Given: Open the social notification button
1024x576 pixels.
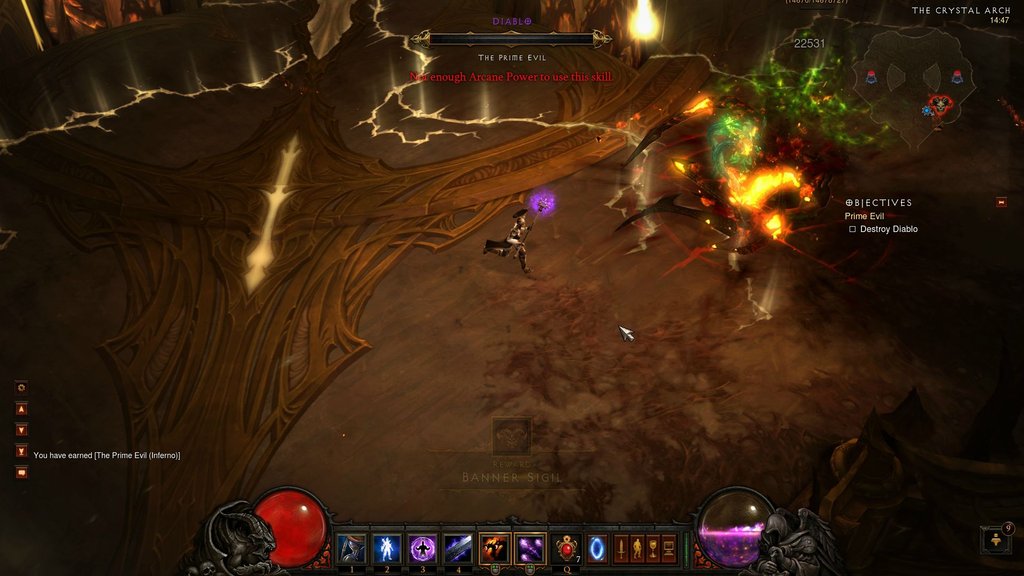Looking at the screenshot, I should click(x=996, y=541).
